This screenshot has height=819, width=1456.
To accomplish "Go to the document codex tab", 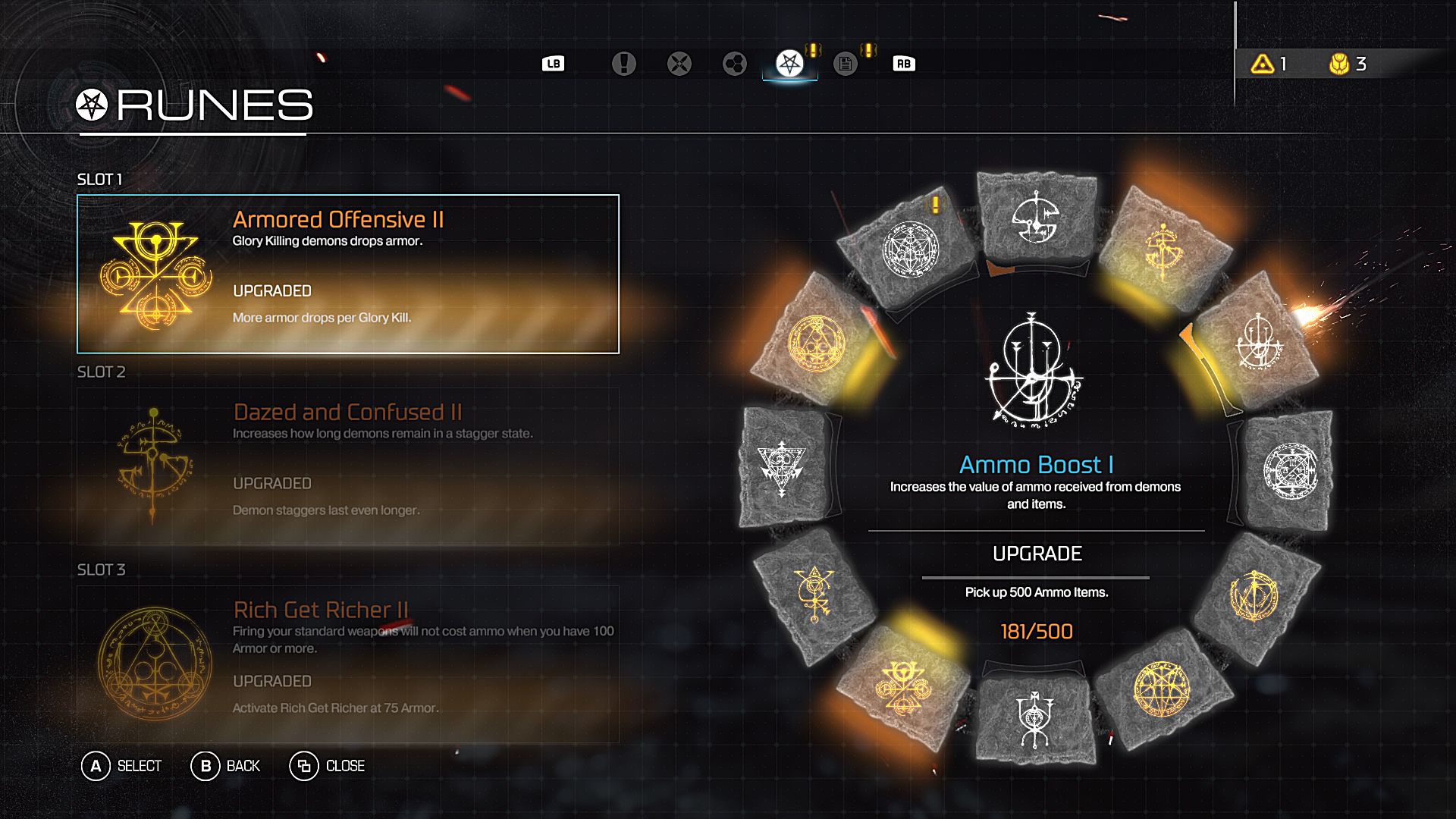I will (x=845, y=64).
